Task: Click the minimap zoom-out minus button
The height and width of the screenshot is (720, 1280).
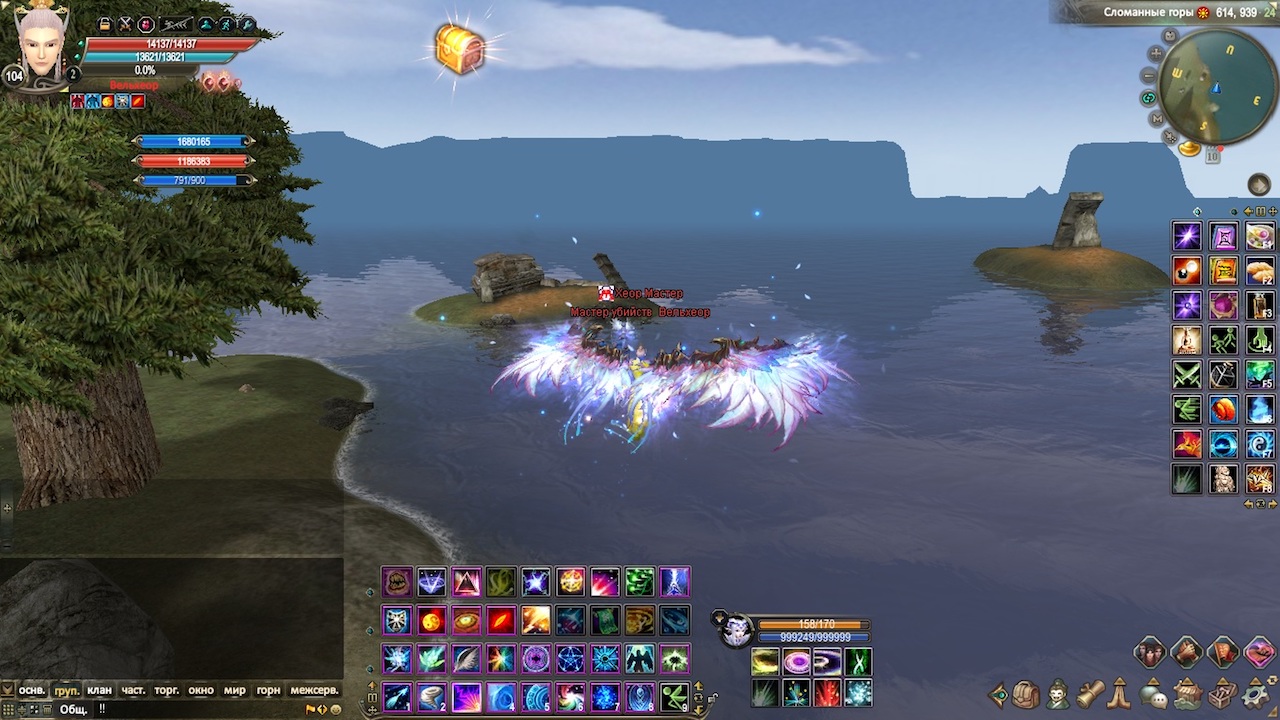Action: point(1149,75)
